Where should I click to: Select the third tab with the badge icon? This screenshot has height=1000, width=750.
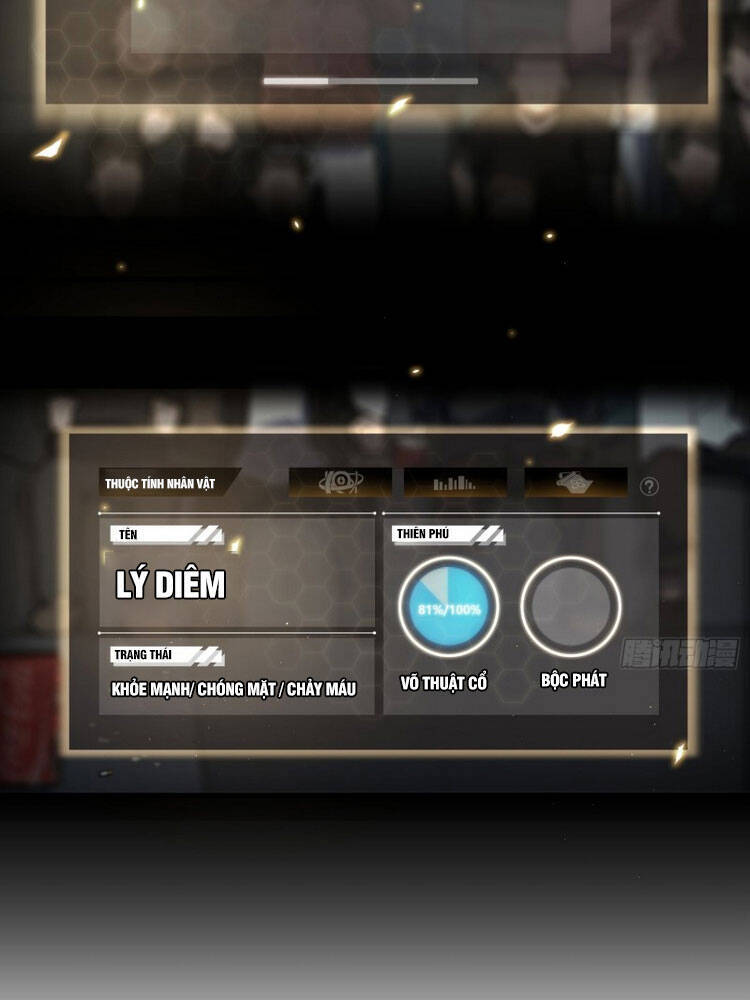(576, 483)
